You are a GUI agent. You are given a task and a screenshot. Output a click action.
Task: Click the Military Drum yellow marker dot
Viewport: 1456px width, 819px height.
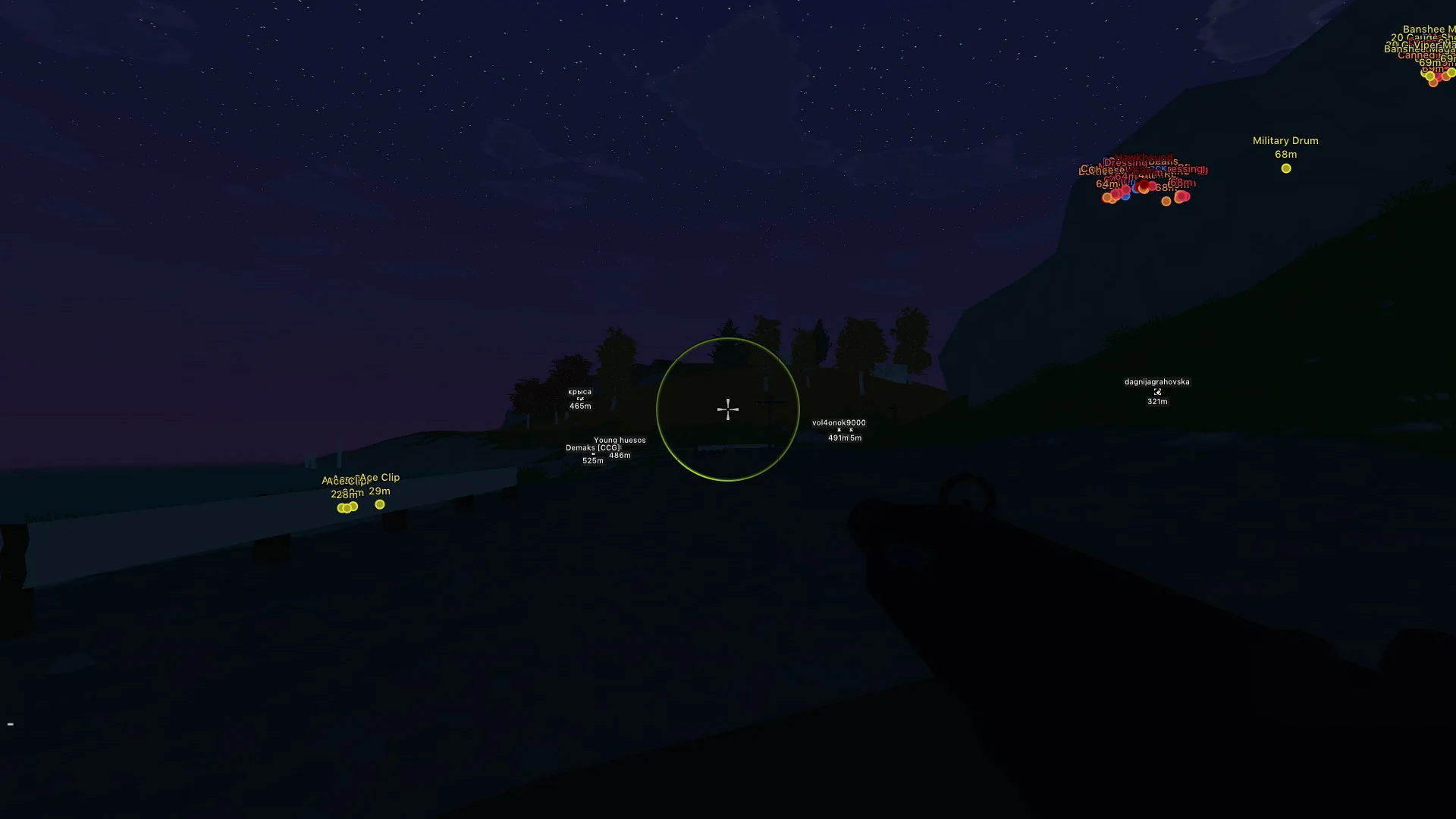point(1286,168)
